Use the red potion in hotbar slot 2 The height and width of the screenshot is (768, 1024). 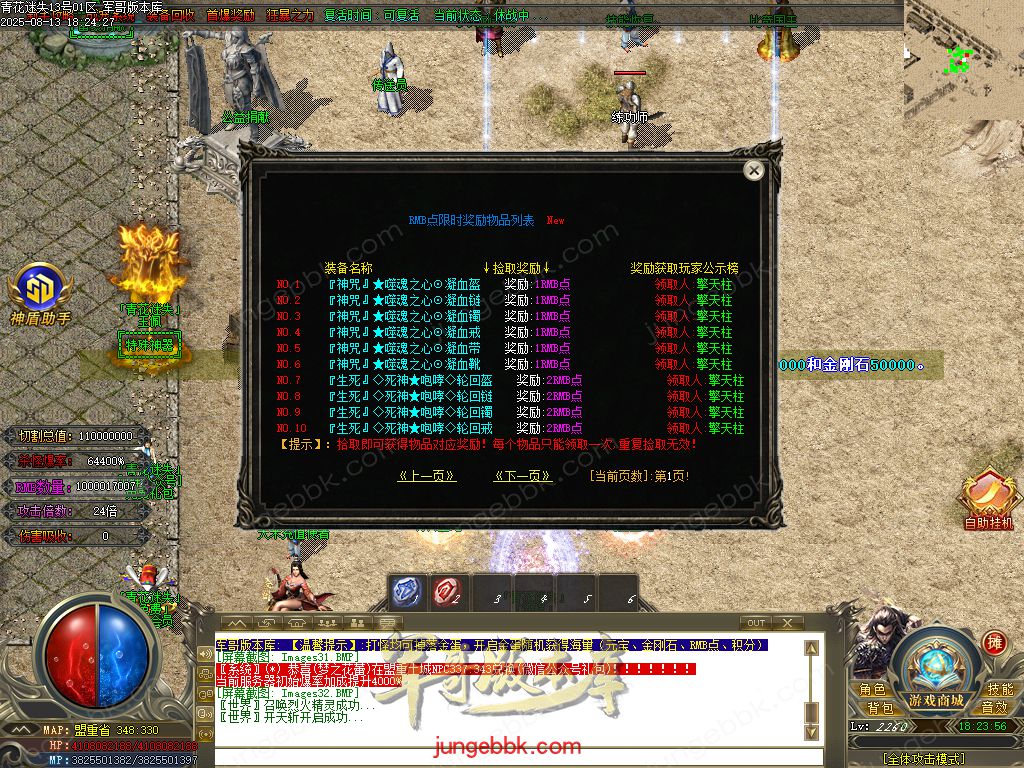pos(447,593)
